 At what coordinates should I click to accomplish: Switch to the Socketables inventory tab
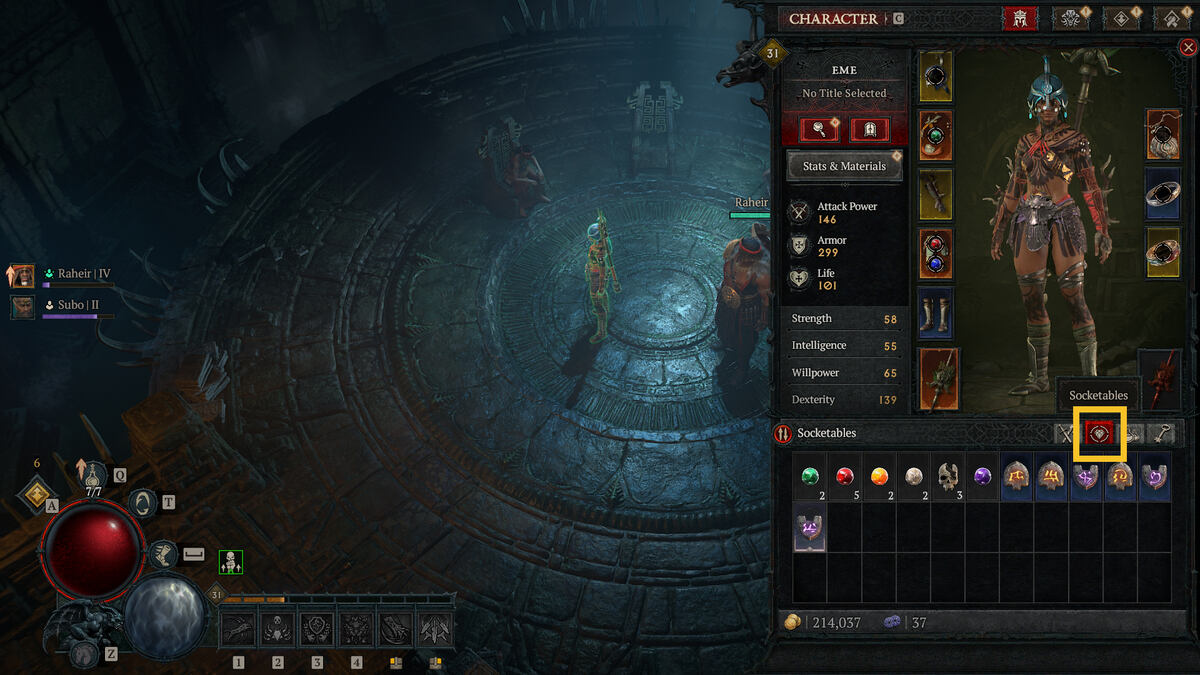pos(1100,434)
